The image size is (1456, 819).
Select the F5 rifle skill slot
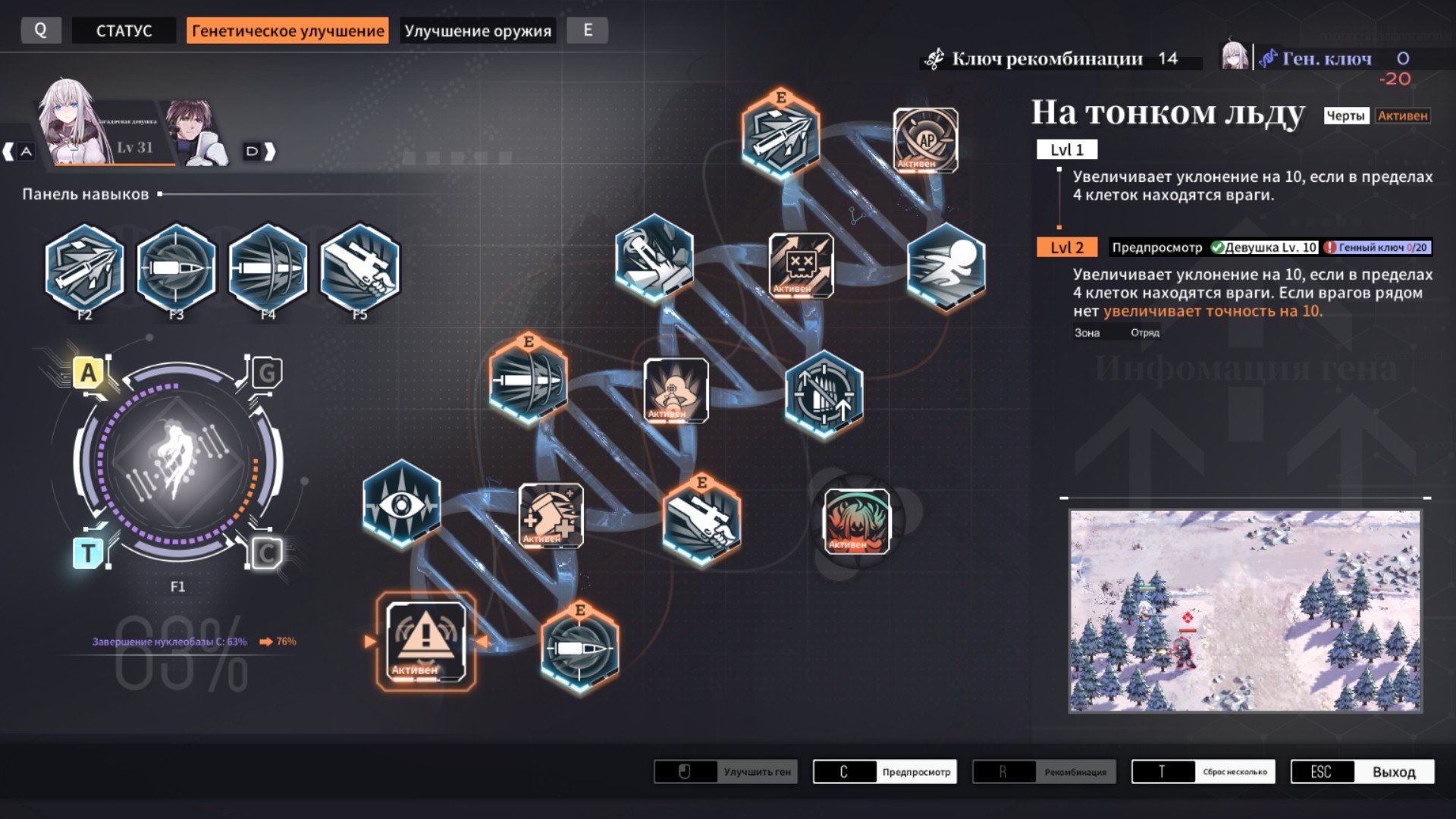pos(359,267)
